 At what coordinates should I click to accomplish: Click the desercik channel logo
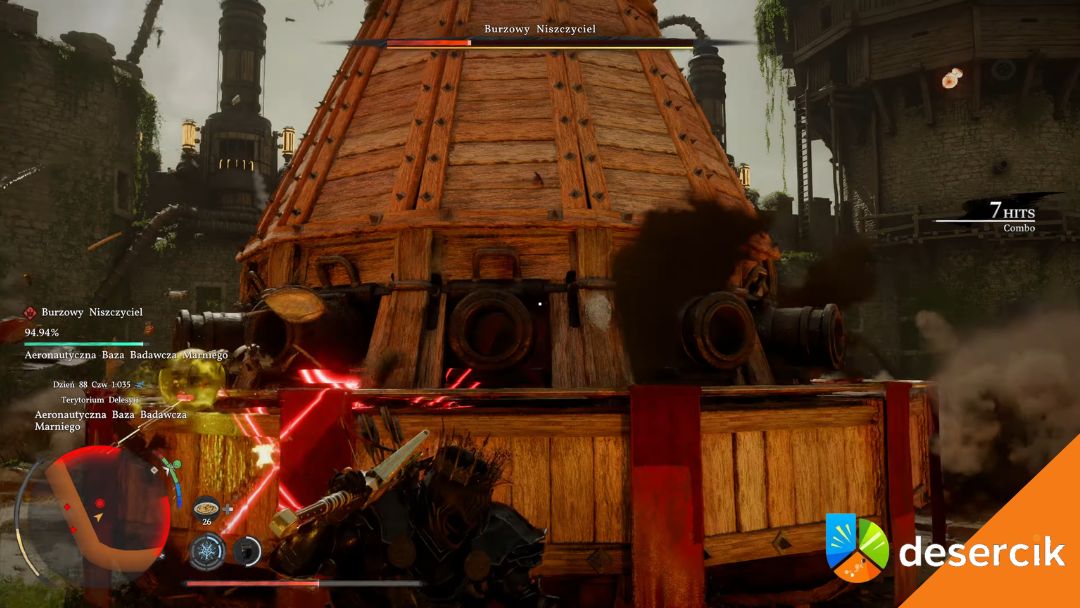[x=857, y=547]
